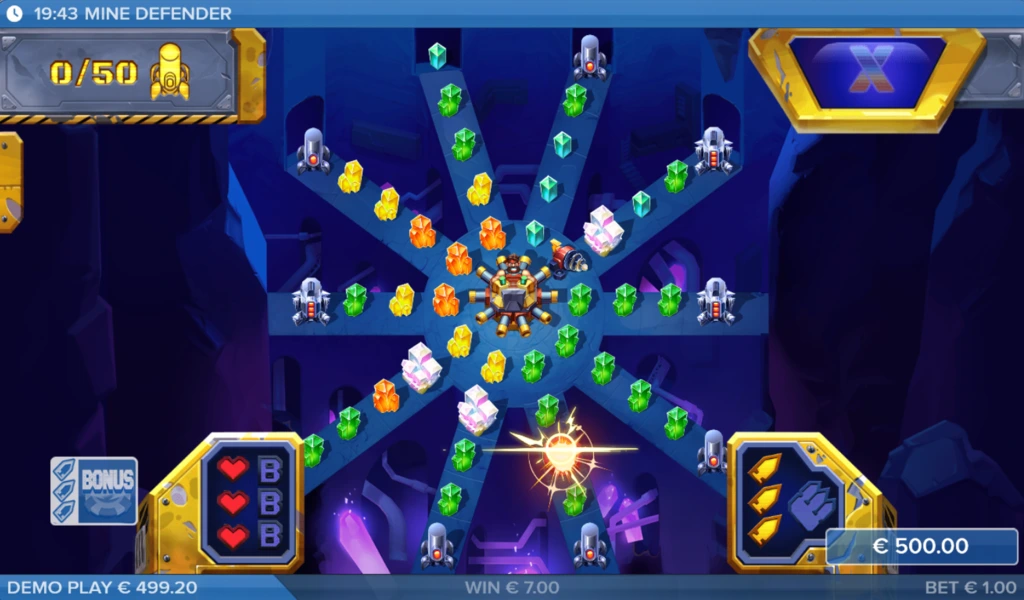
Task: Click the BET € 1.00 label
Action: (x=969, y=588)
